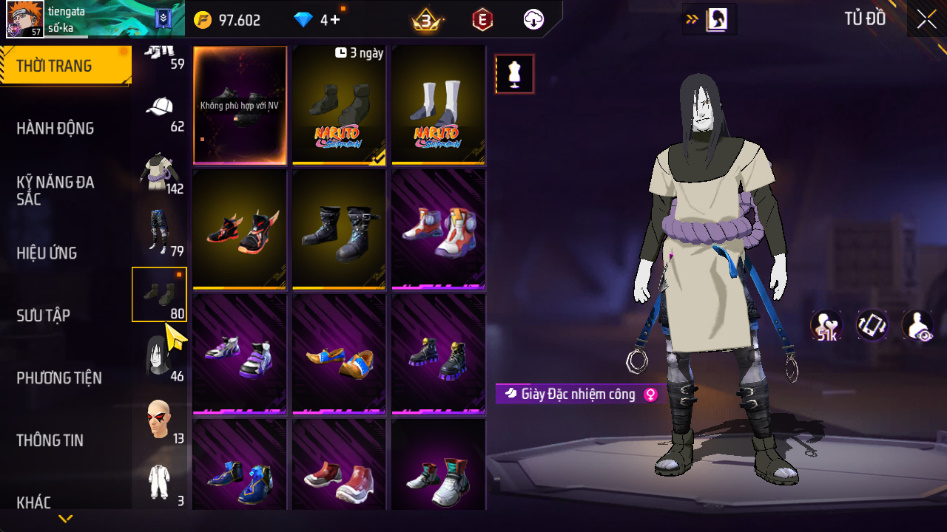
Task: Equip the Naruto sandals with 3 ngày timer
Action: [339, 105]
